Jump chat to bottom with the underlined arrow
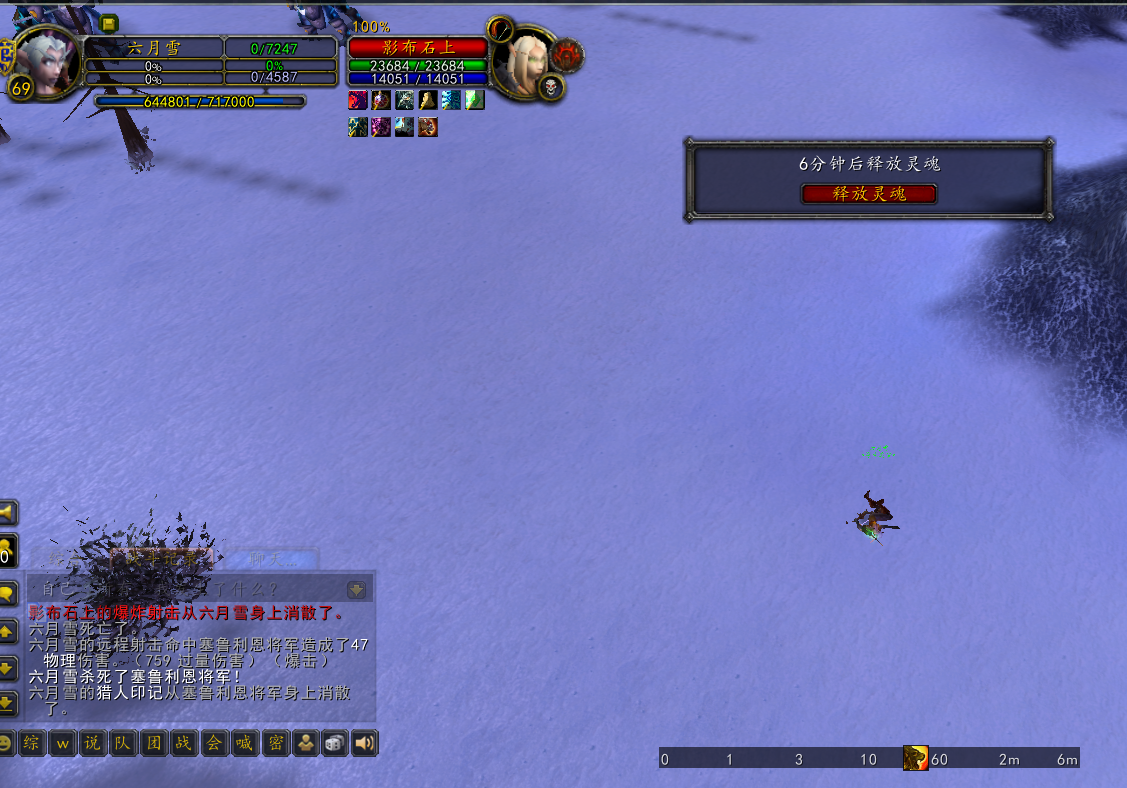The width and height of the screenshot is (1127, 788). click(6, 704)
